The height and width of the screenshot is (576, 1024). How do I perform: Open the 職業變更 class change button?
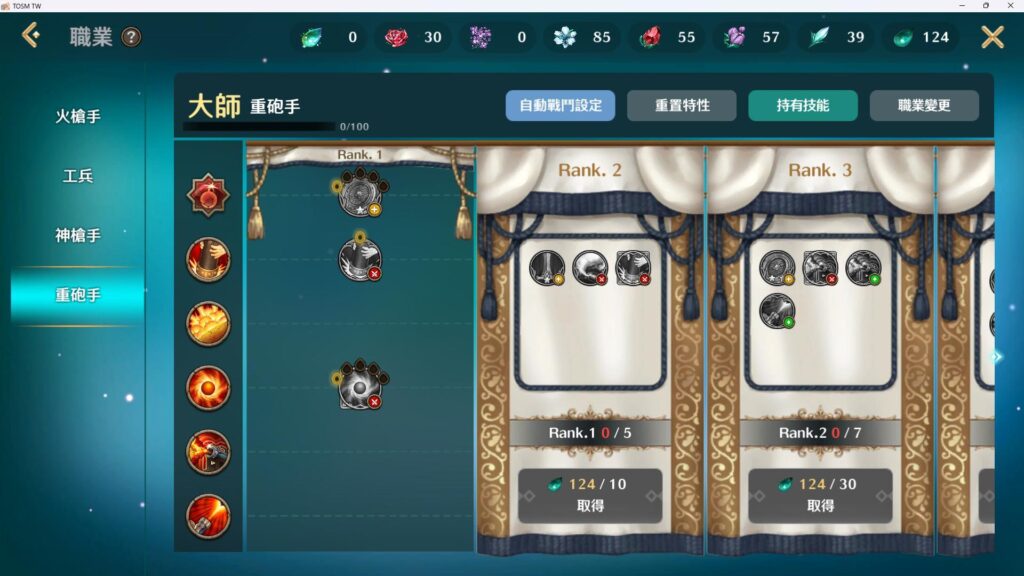click(924, 105)
